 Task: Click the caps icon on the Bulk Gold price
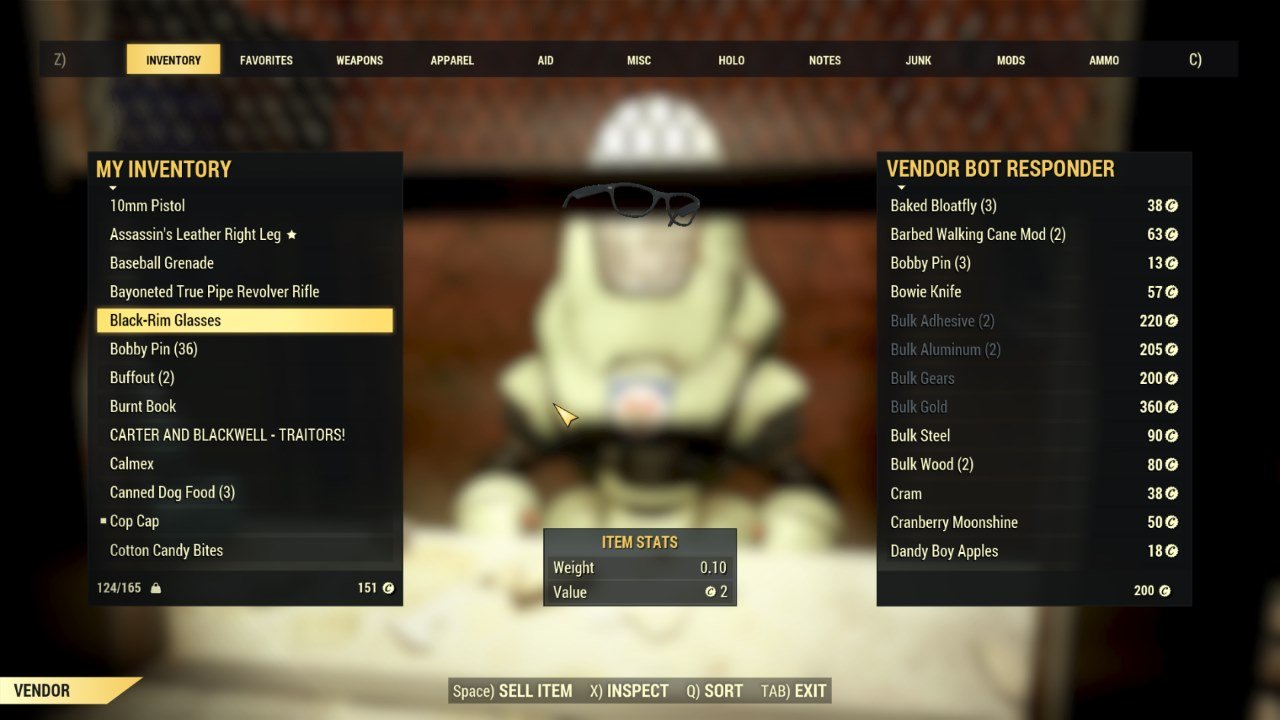click(x=1172, y=407)
